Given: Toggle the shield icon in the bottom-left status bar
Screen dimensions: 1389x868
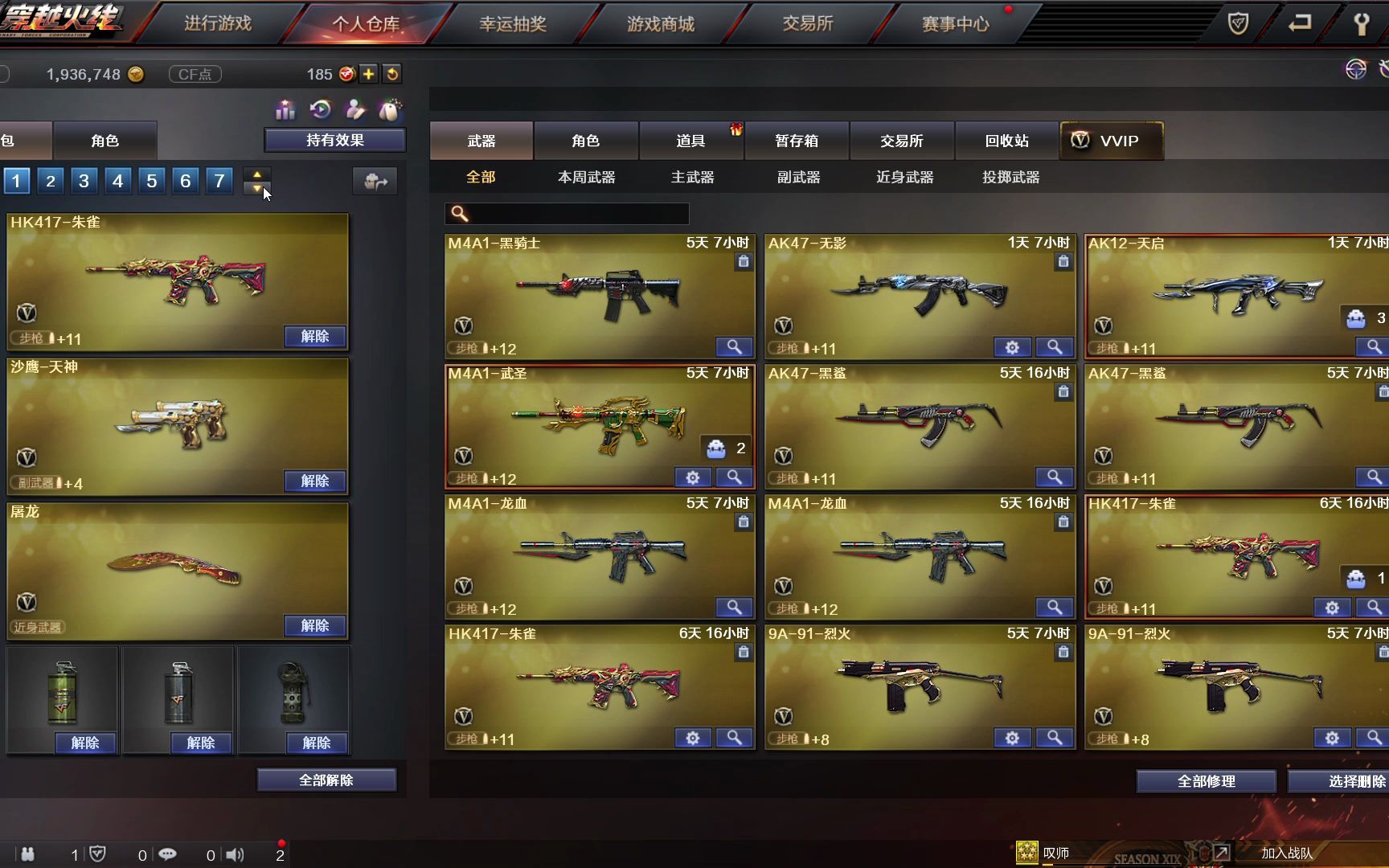Looking at the screenshot, I should pyautogui.click(x=96, y=854).
